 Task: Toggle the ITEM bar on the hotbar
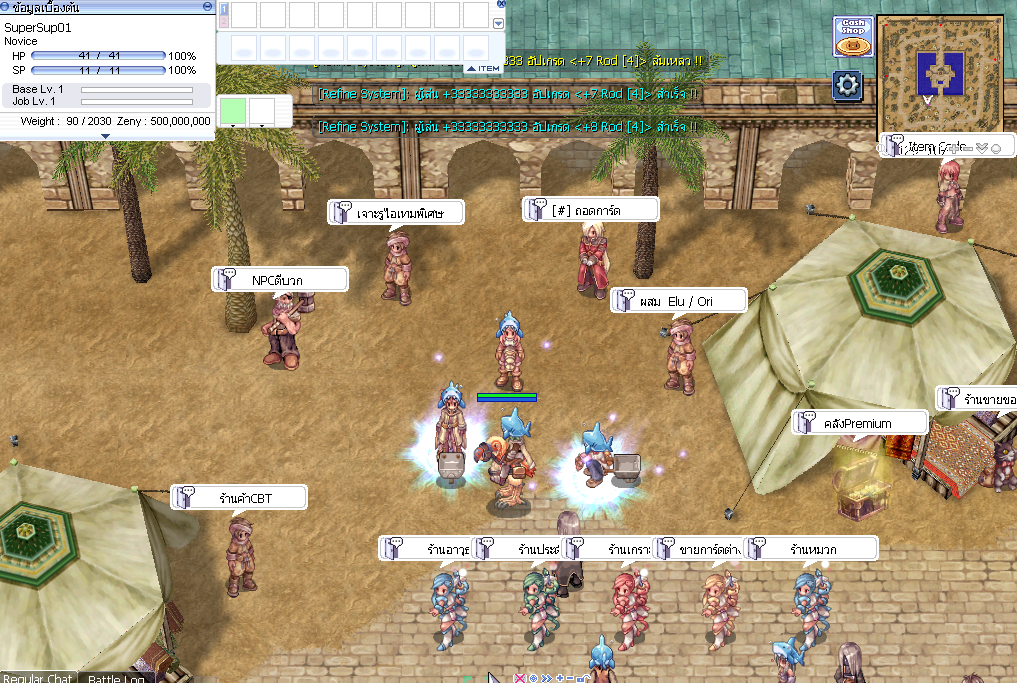484,68
